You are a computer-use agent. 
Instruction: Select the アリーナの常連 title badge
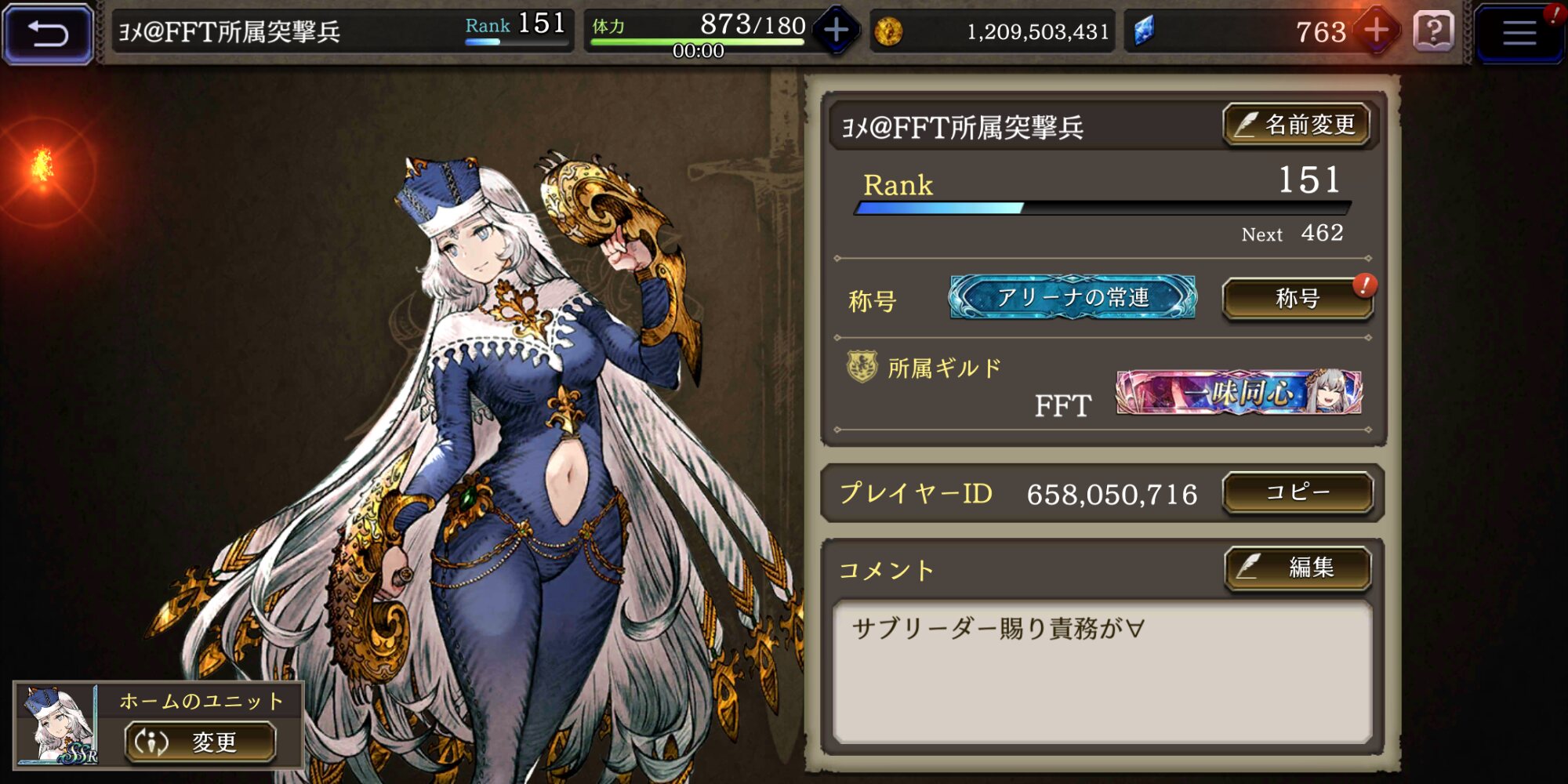coord(1073,297)
